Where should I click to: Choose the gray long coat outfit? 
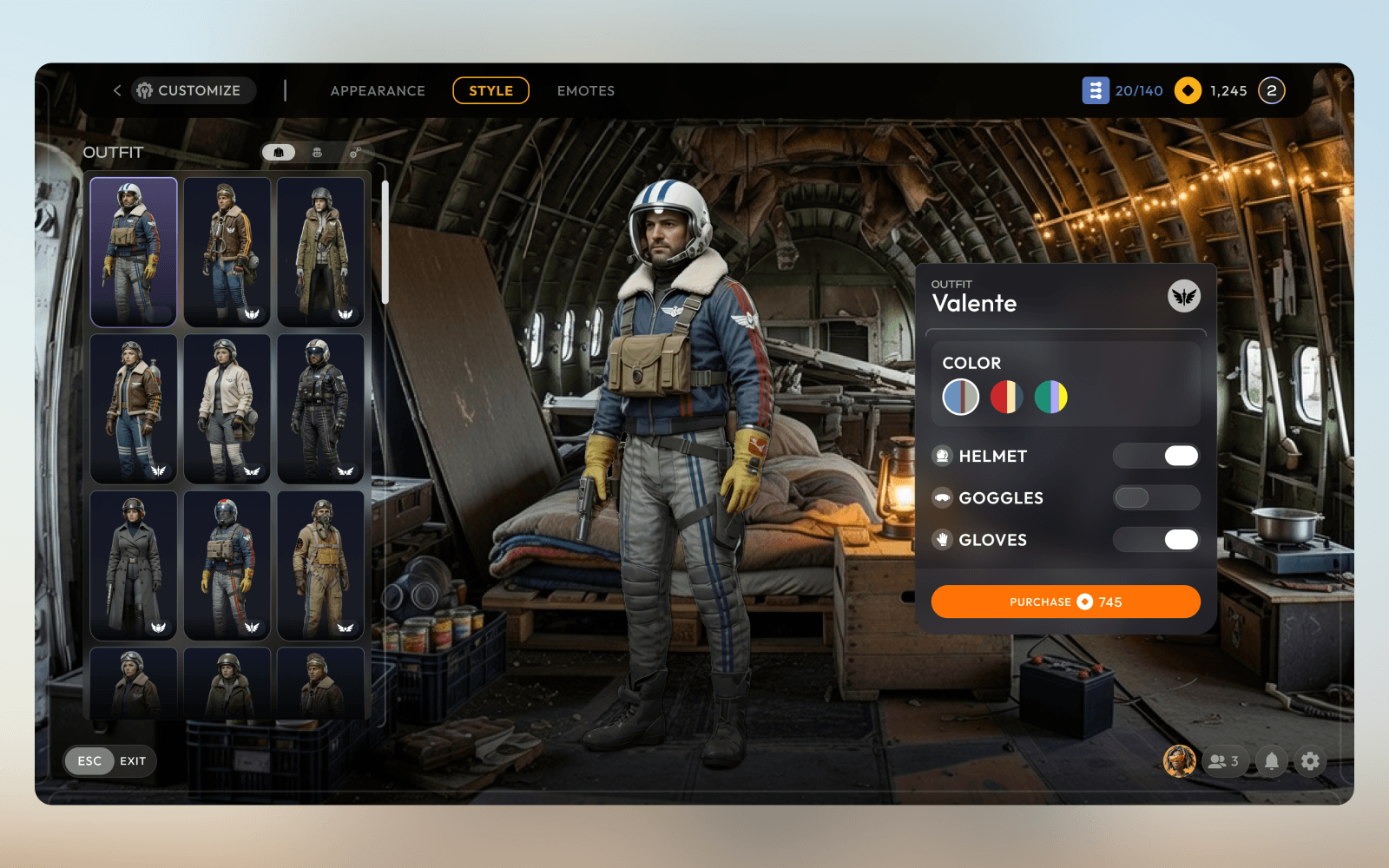pyautogui.click(x=134, y=565)
